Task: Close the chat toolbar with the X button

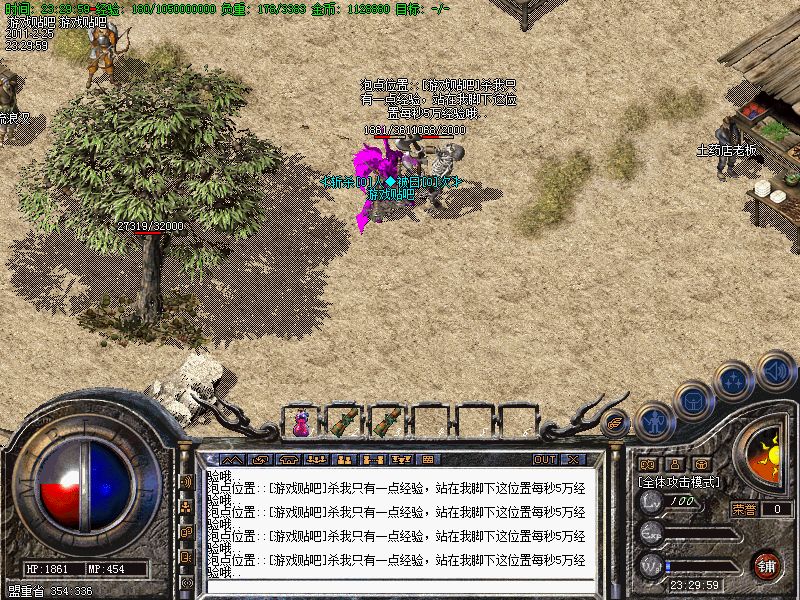Action: 573,460
